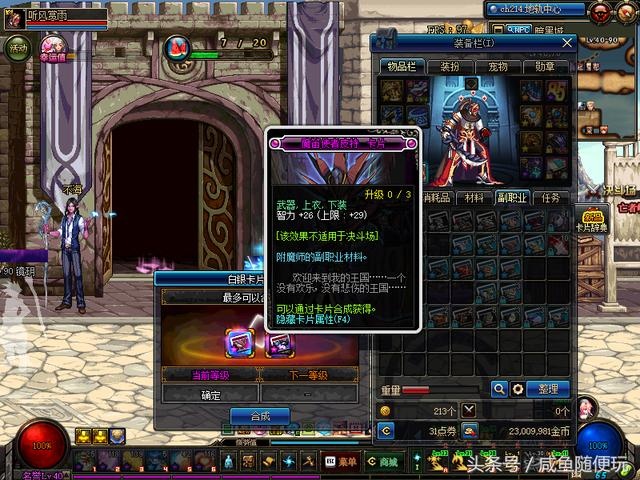
Task: Switch to the 物品栏 tab
Action: 402,66
